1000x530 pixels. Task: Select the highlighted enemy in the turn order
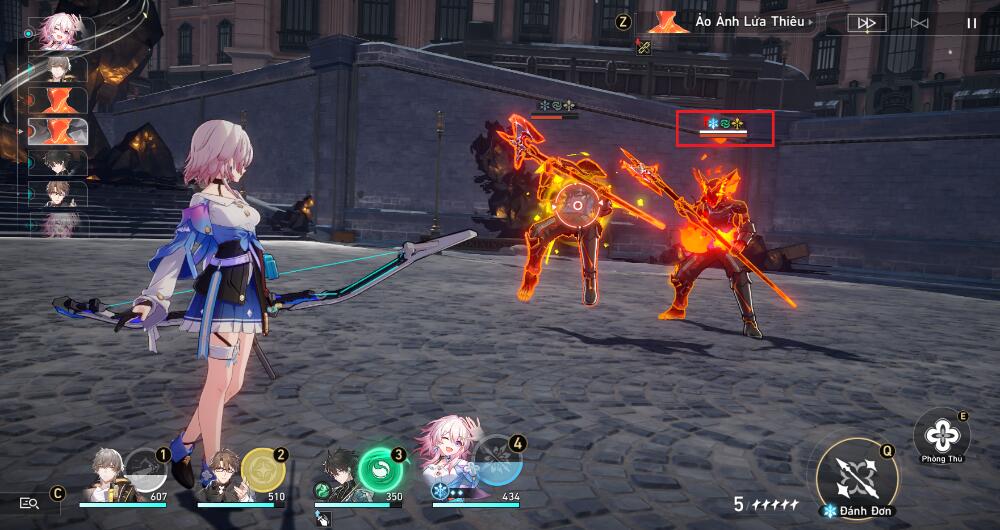(59, 132)
